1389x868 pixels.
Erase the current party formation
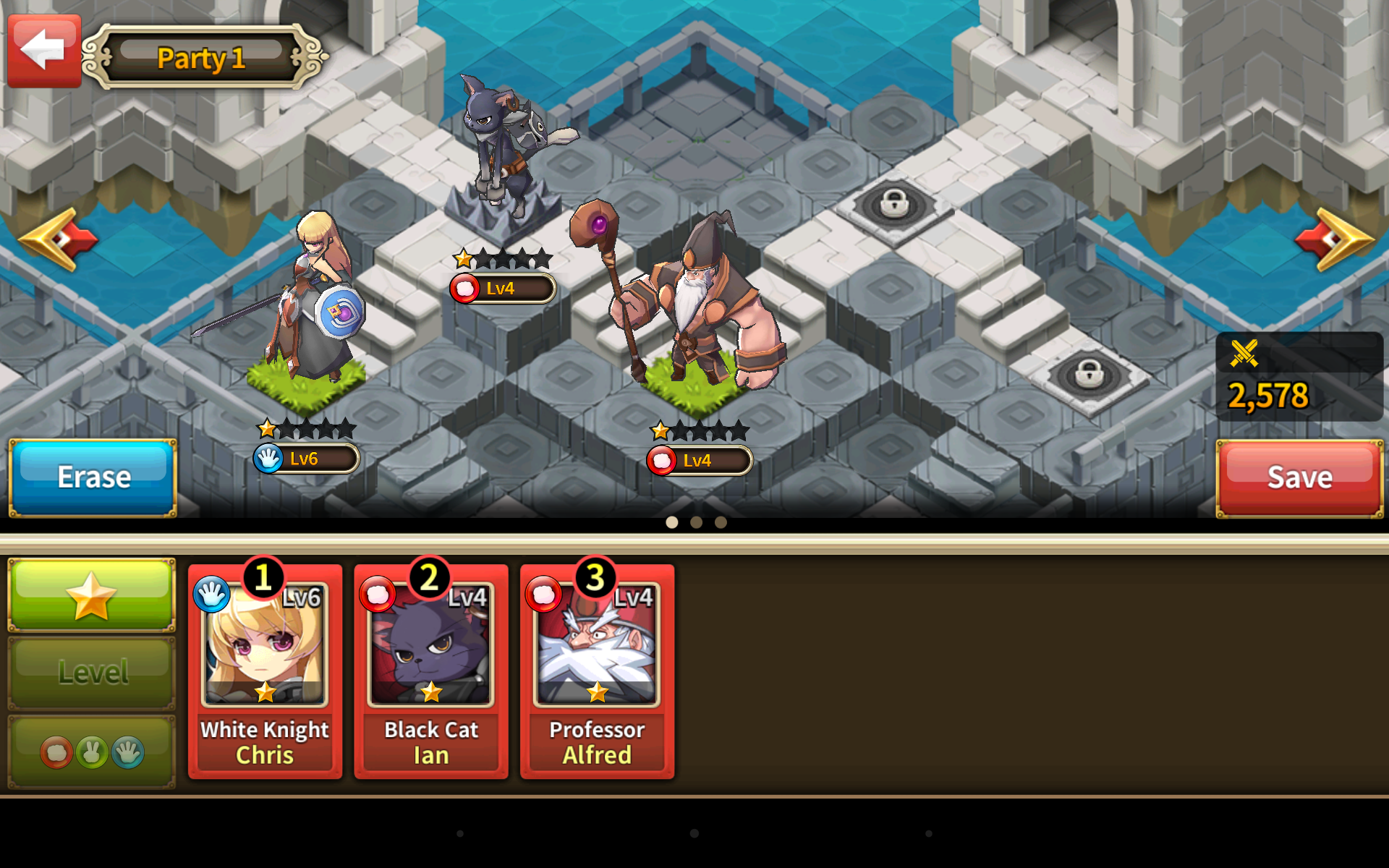pyautogui.click(x=93, y=477)
